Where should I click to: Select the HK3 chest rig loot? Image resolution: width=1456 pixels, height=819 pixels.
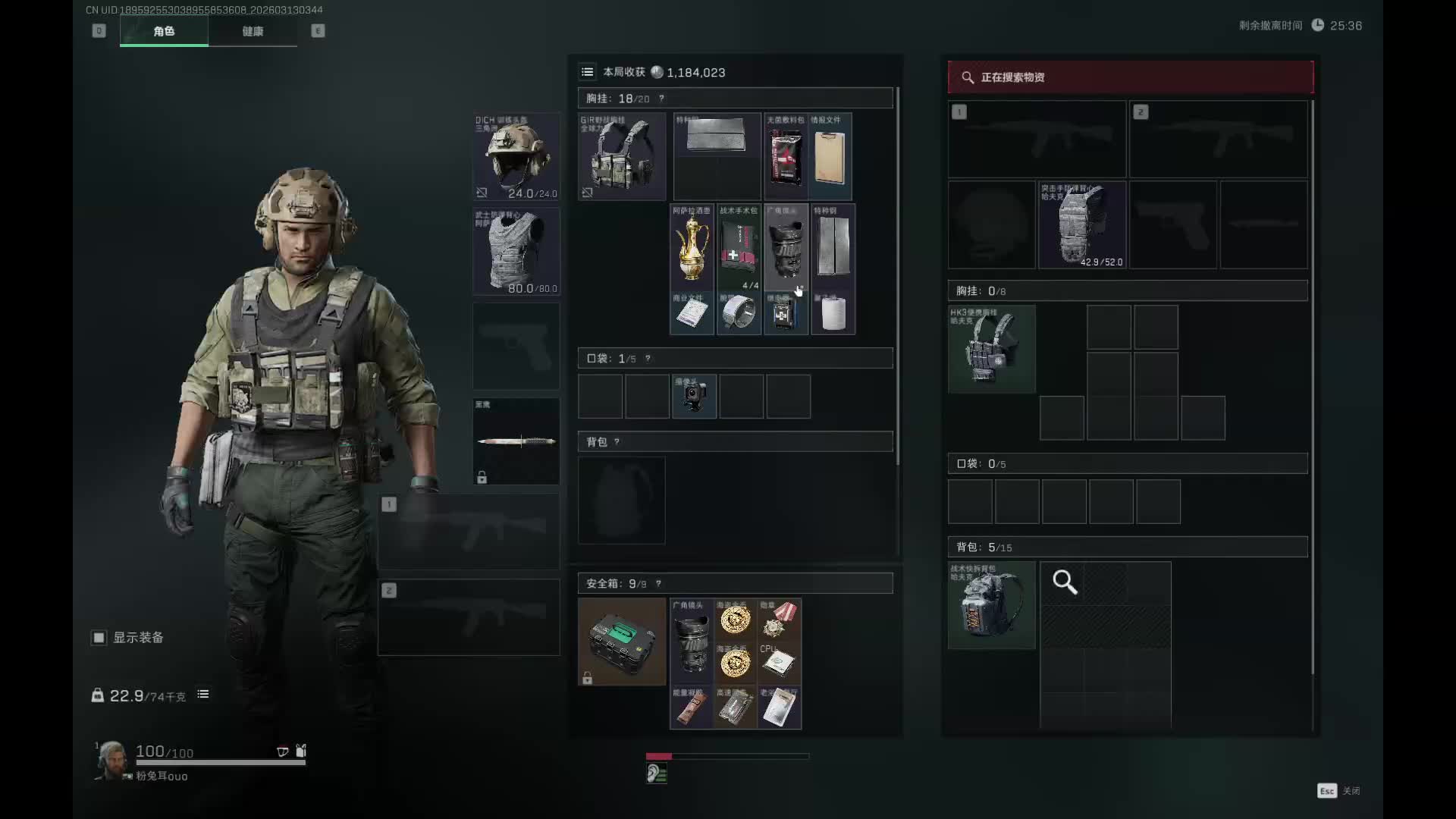(x=991, y=349)
